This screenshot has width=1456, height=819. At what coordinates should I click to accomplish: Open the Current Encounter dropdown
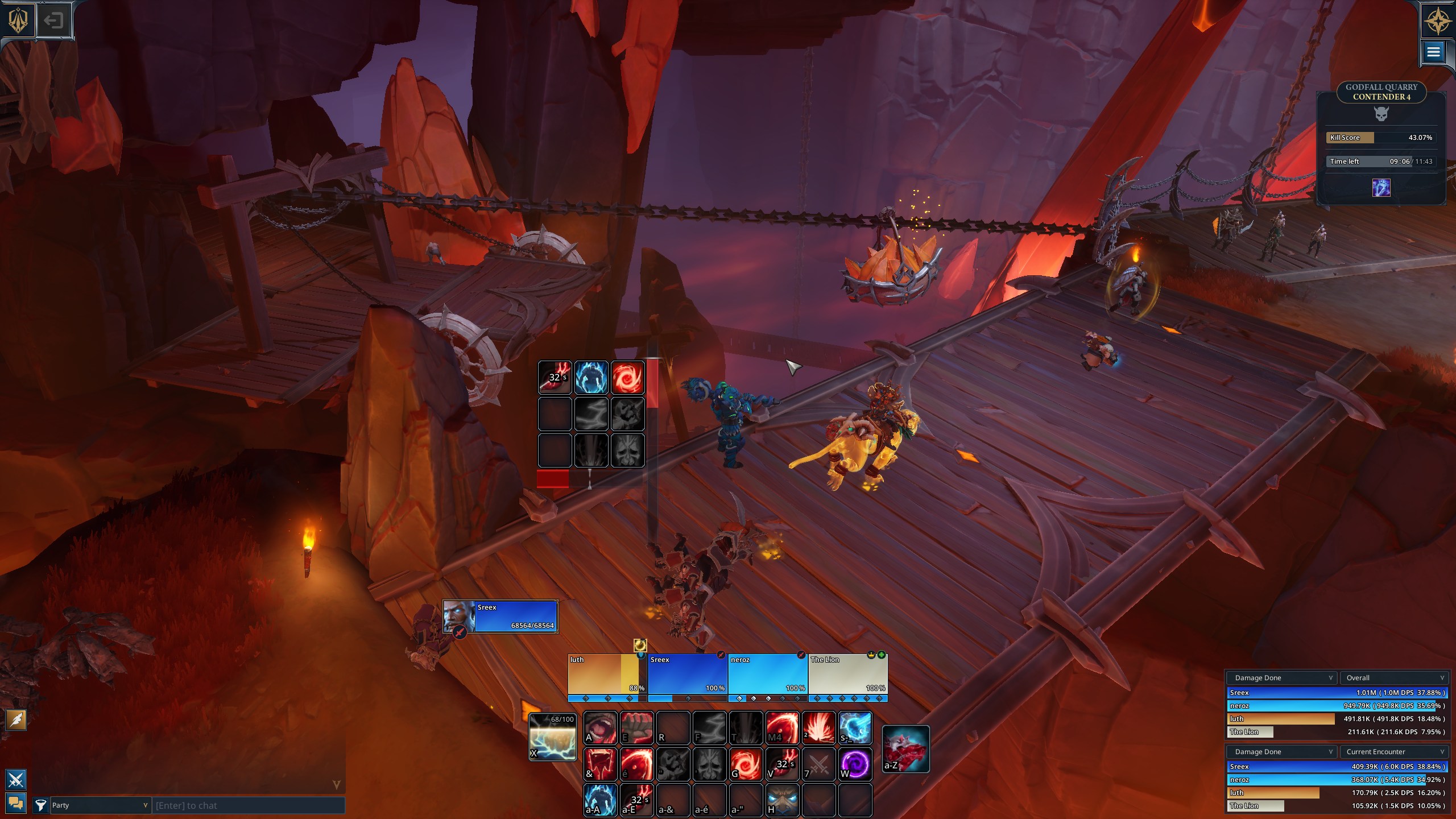1393,751
